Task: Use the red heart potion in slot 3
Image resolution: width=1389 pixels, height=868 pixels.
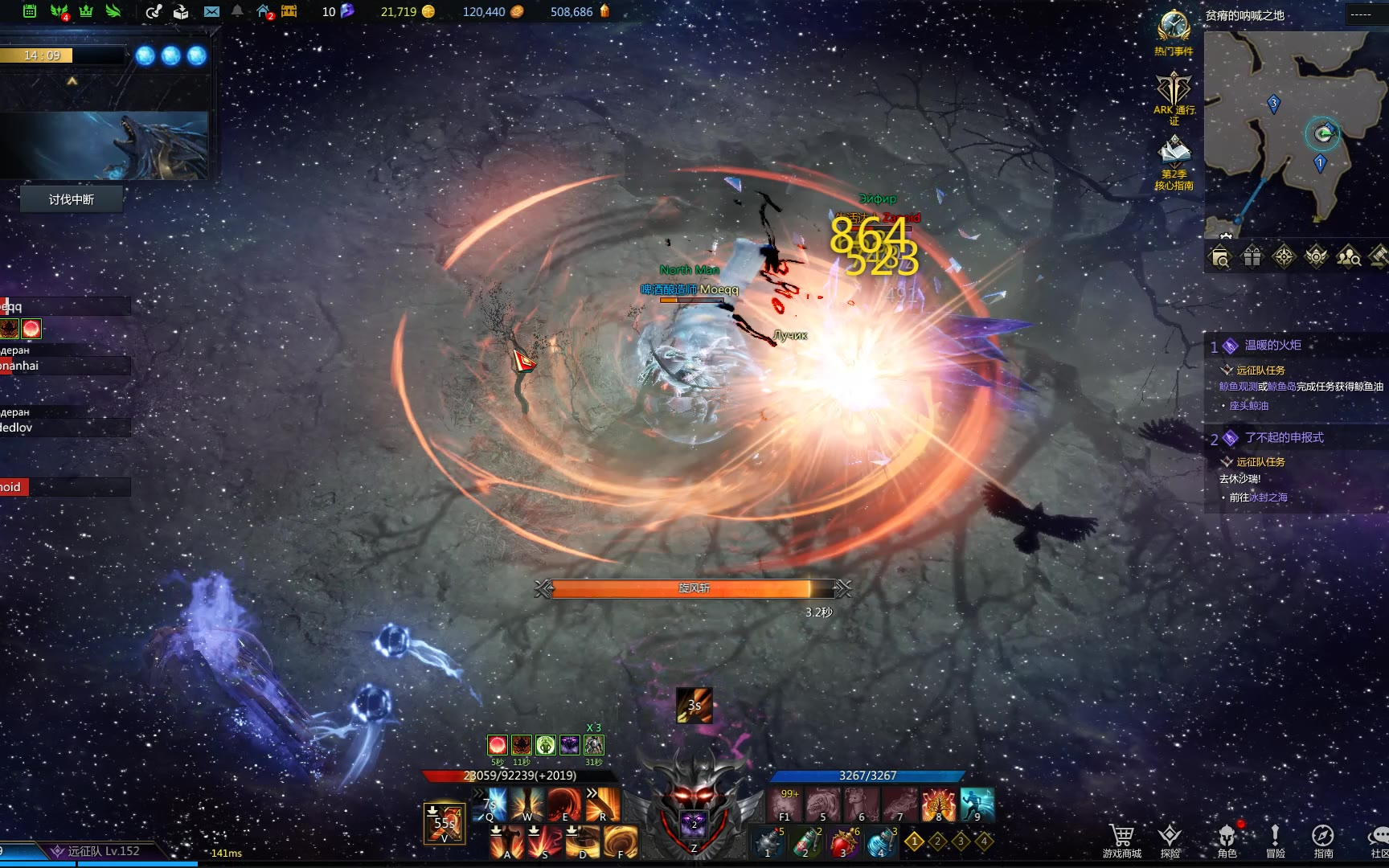Action: 843,842
